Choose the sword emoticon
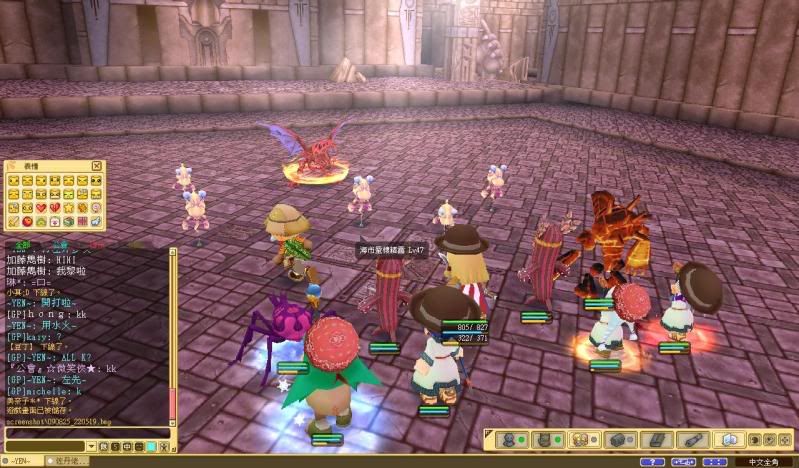This screenshot has height=468, width=799. 13,221
